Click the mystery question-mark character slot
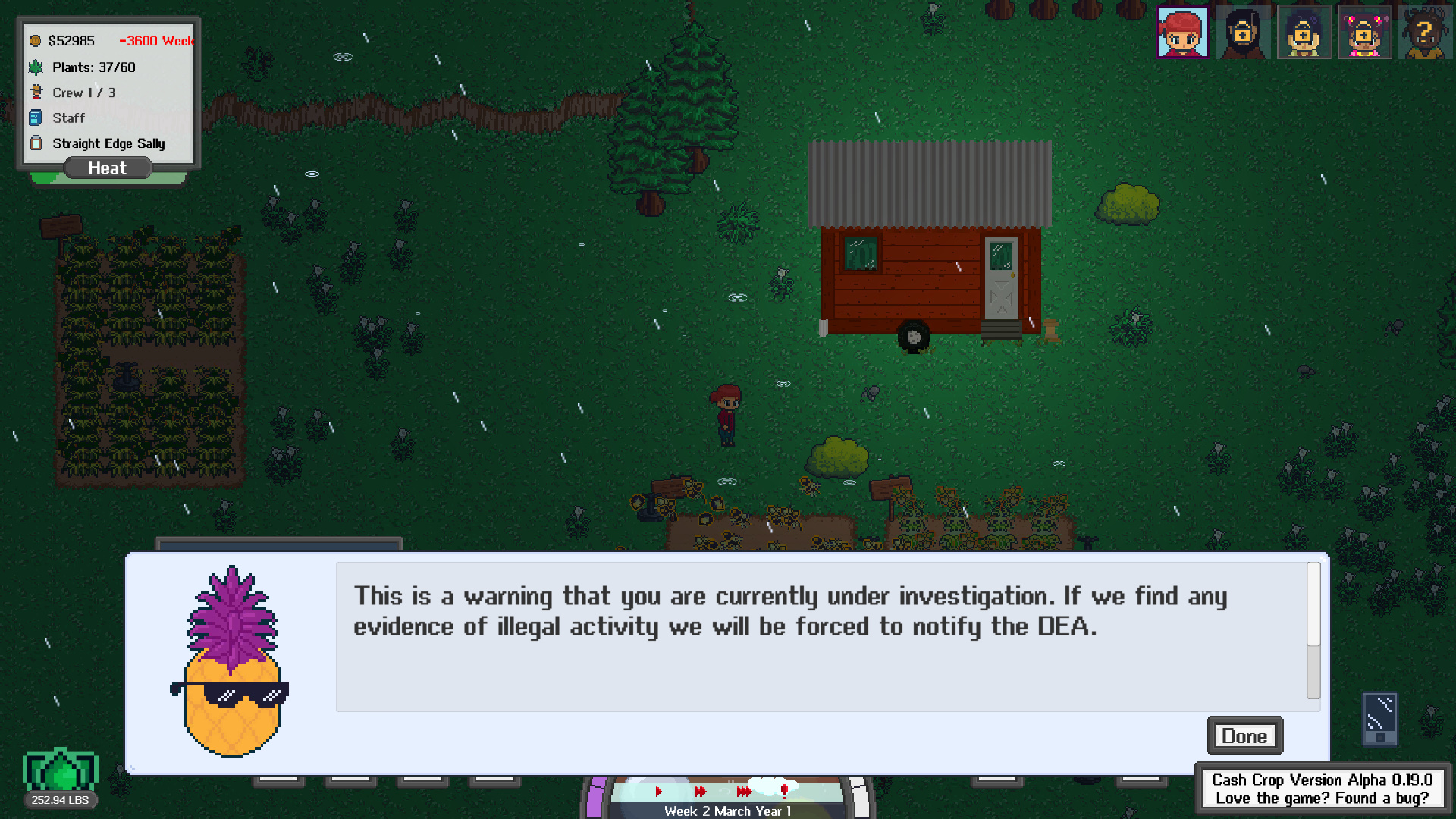 point(1426,32)
